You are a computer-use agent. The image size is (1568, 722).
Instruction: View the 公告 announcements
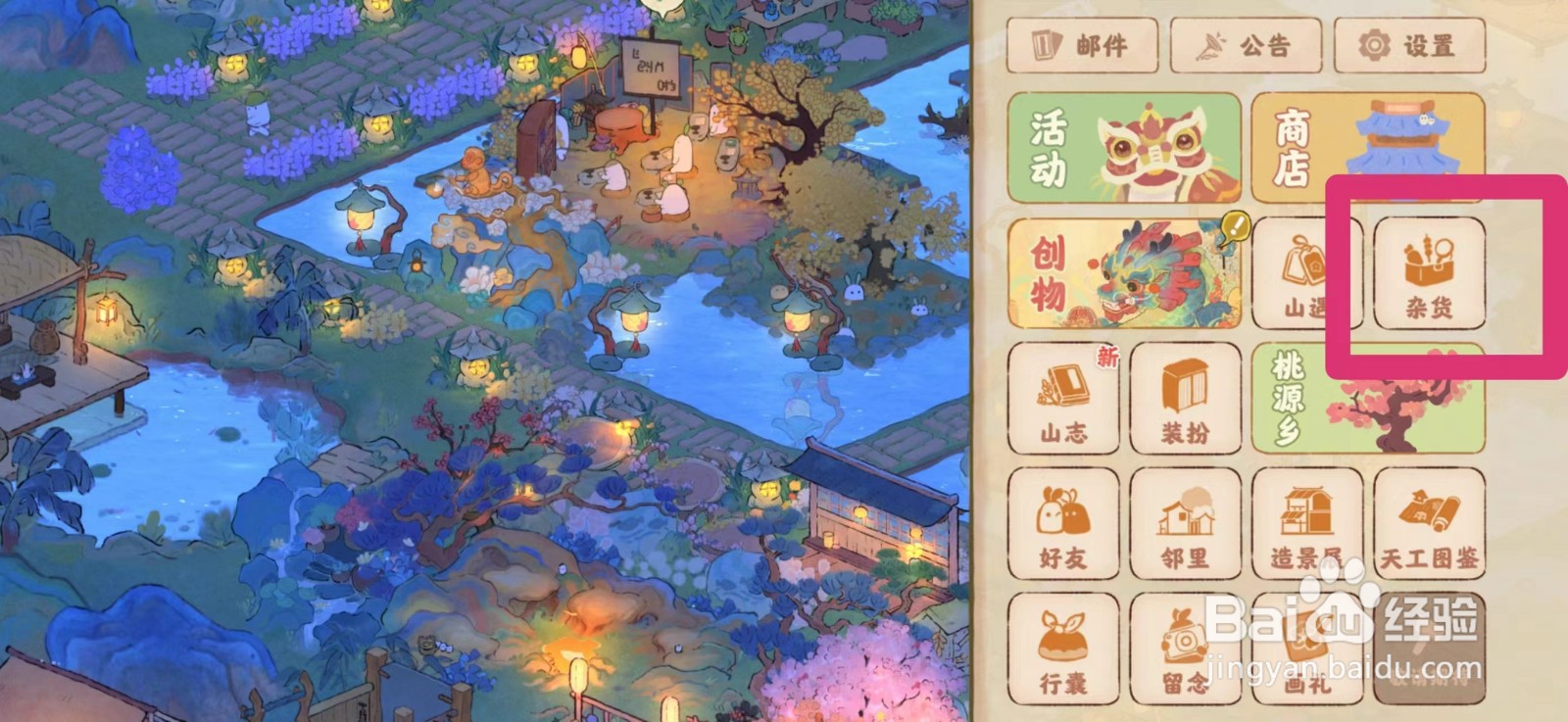1245,45
